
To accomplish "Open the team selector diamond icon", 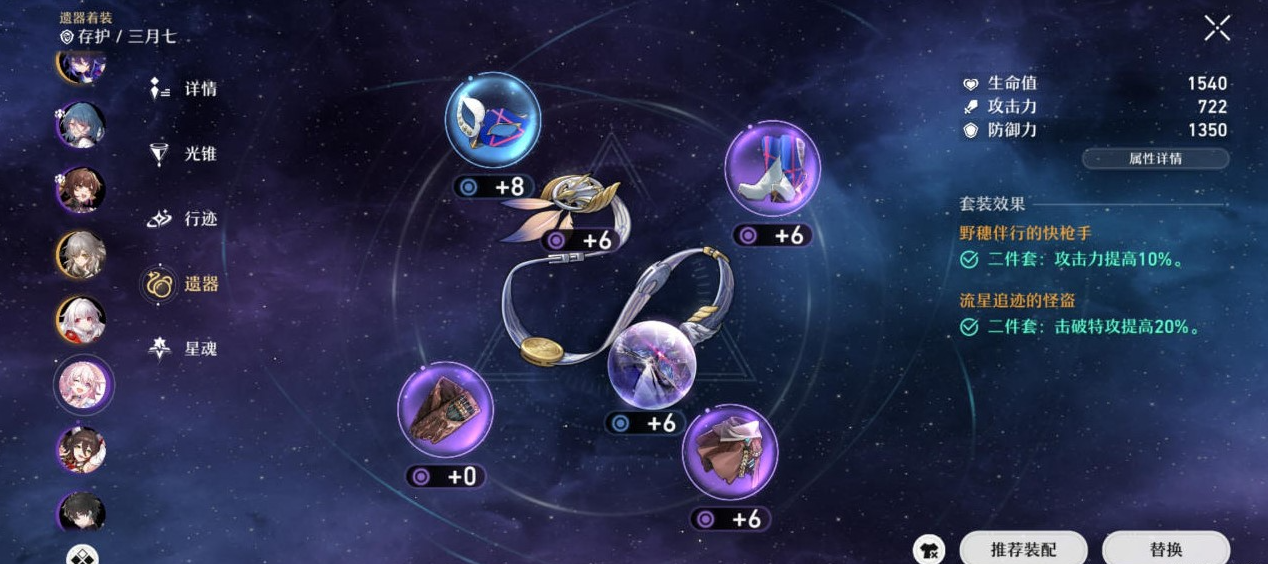I will [x=82, y=555].
